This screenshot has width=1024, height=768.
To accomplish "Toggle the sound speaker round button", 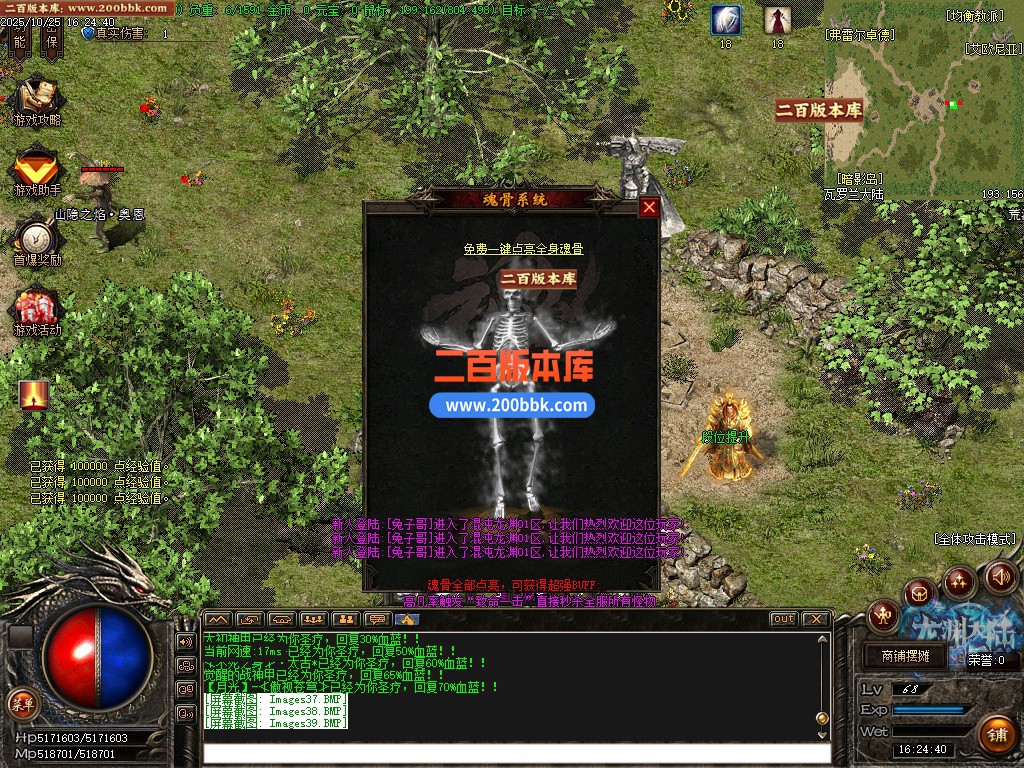I will coord(1001,577).
